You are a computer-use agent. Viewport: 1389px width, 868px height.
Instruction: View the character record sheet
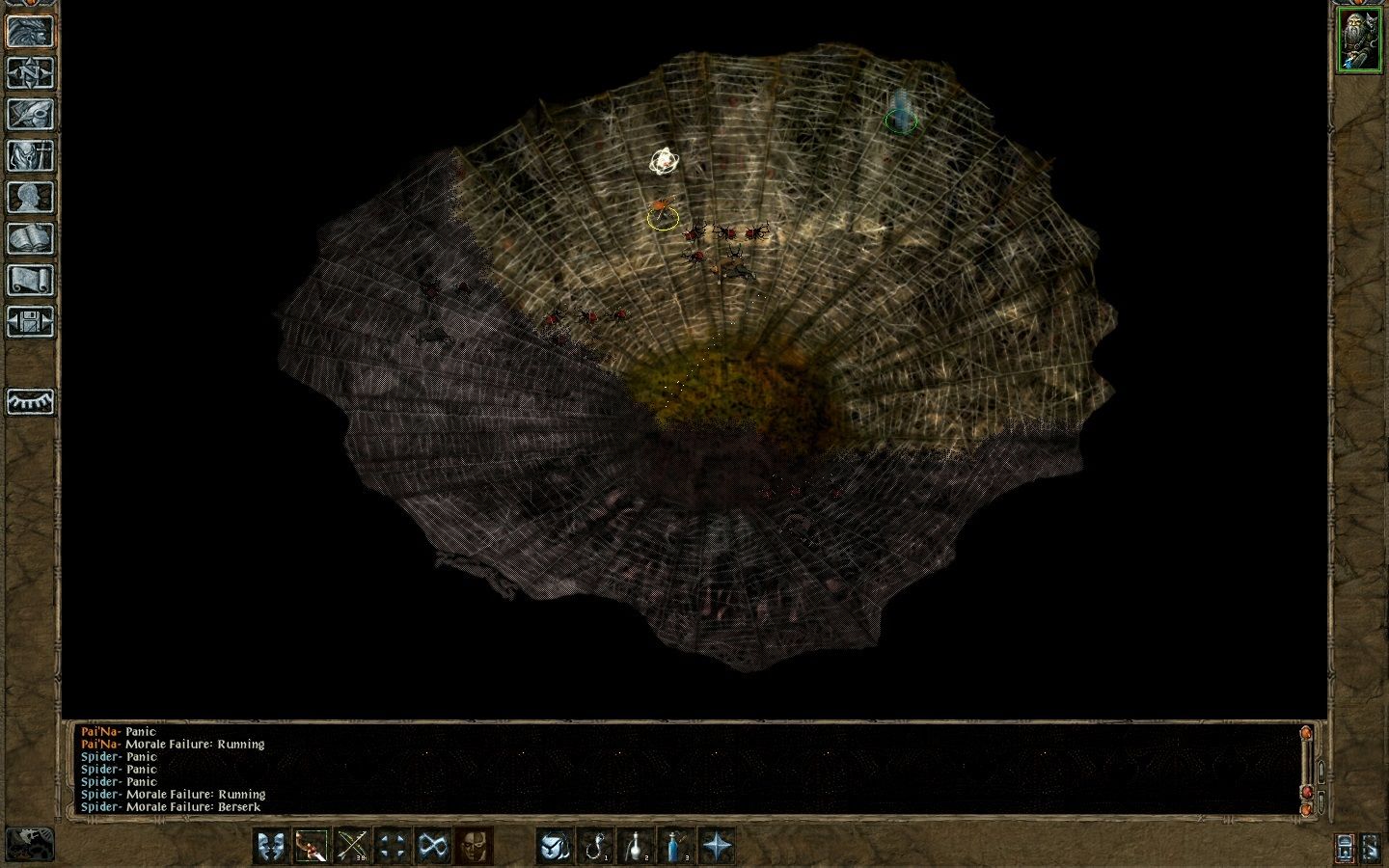30,196
